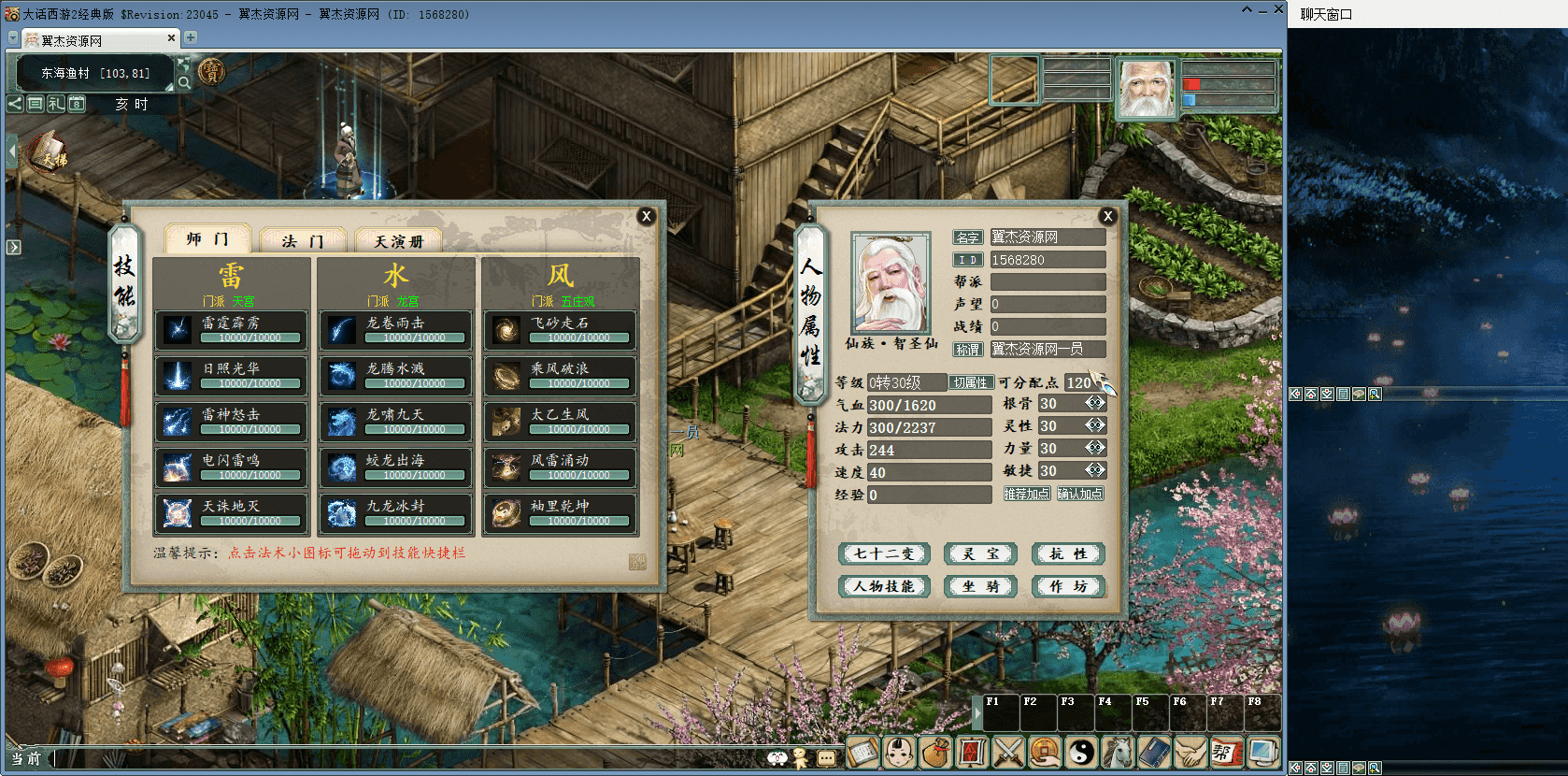Click the 九龙冰封 skill icon

click(x=342, y=512)
